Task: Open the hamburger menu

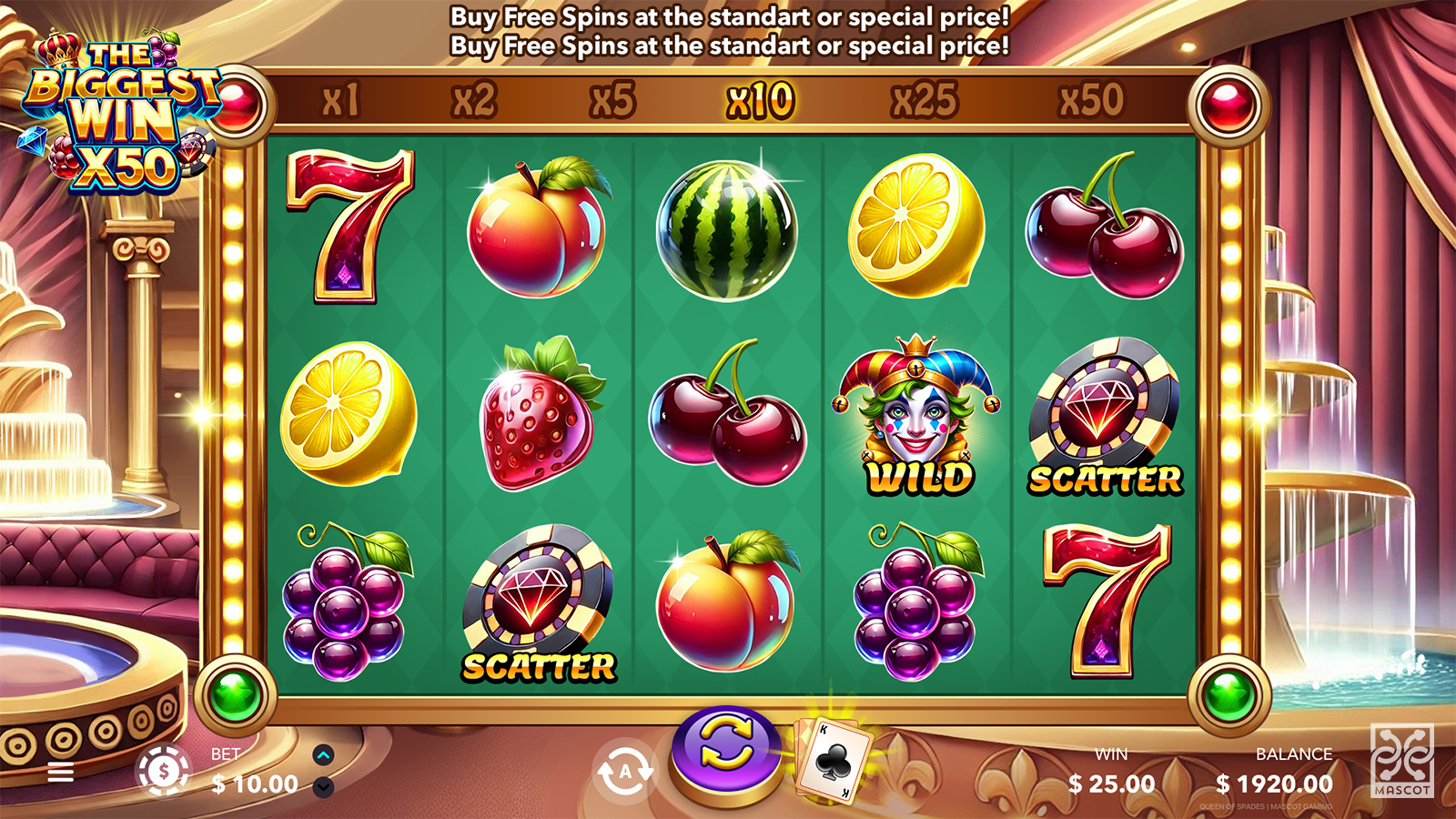Action: pyautogui.click(x=61, y=773)
